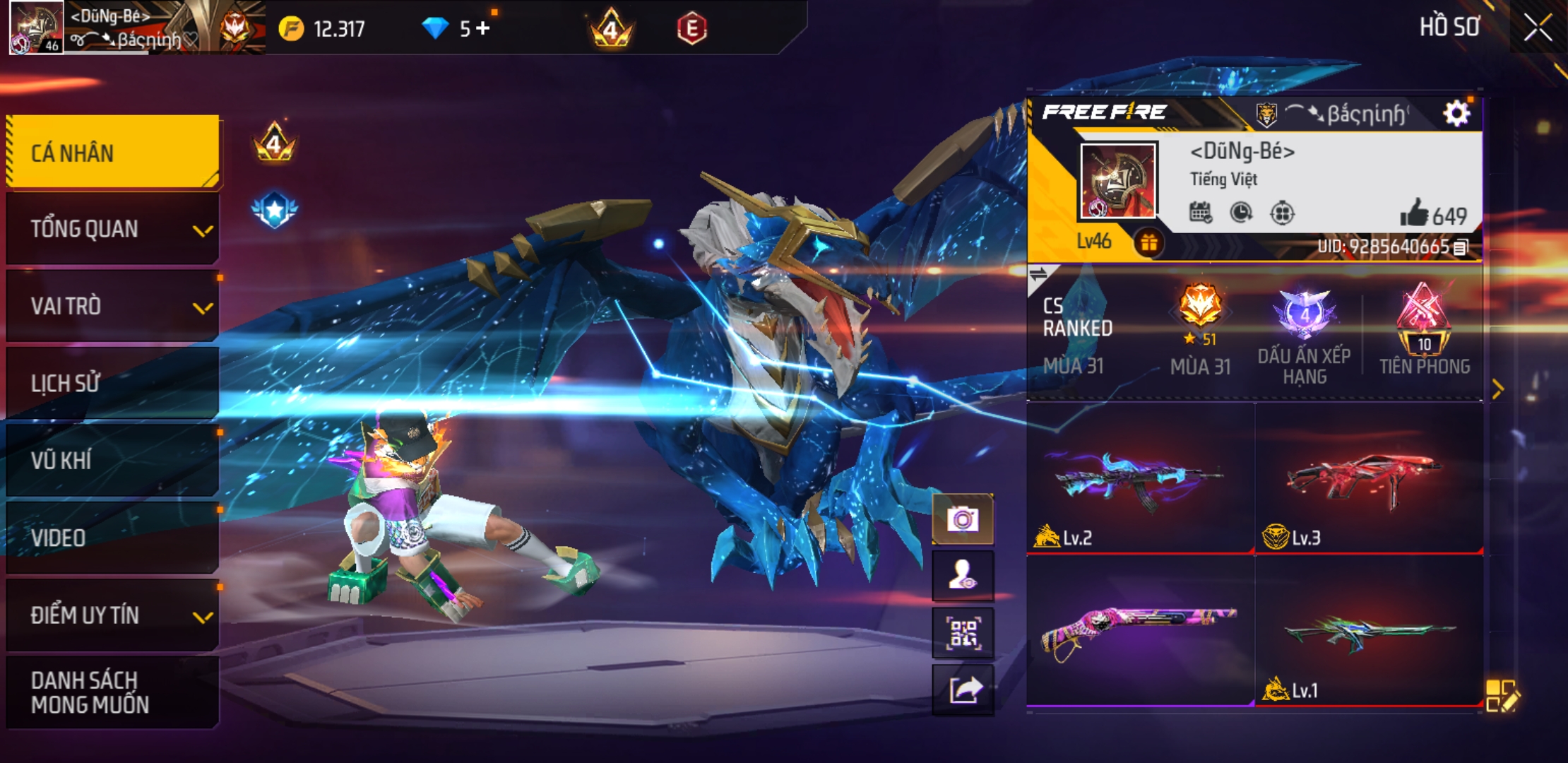The image size is (1568, 763).
Task: Click the camera screenshot button
Action: tap(963, 520)
